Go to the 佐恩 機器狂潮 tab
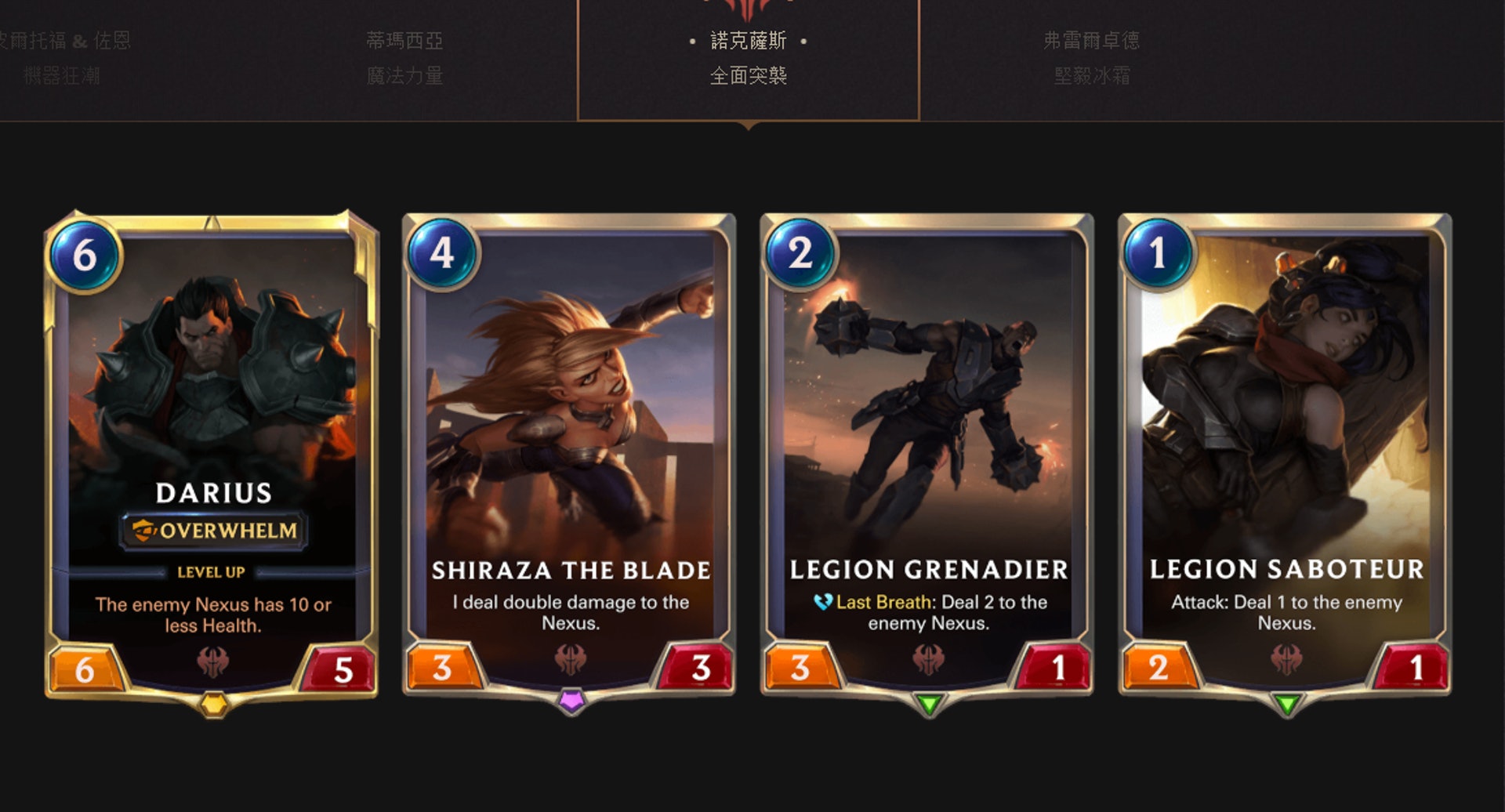 tap(64, 58)
